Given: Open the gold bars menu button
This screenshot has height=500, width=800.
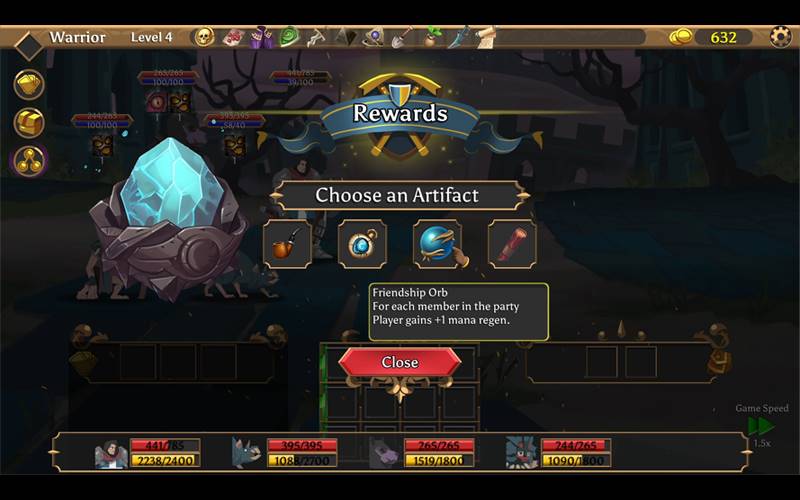Looking at the screenshot, I should click(x=29, y=84).
